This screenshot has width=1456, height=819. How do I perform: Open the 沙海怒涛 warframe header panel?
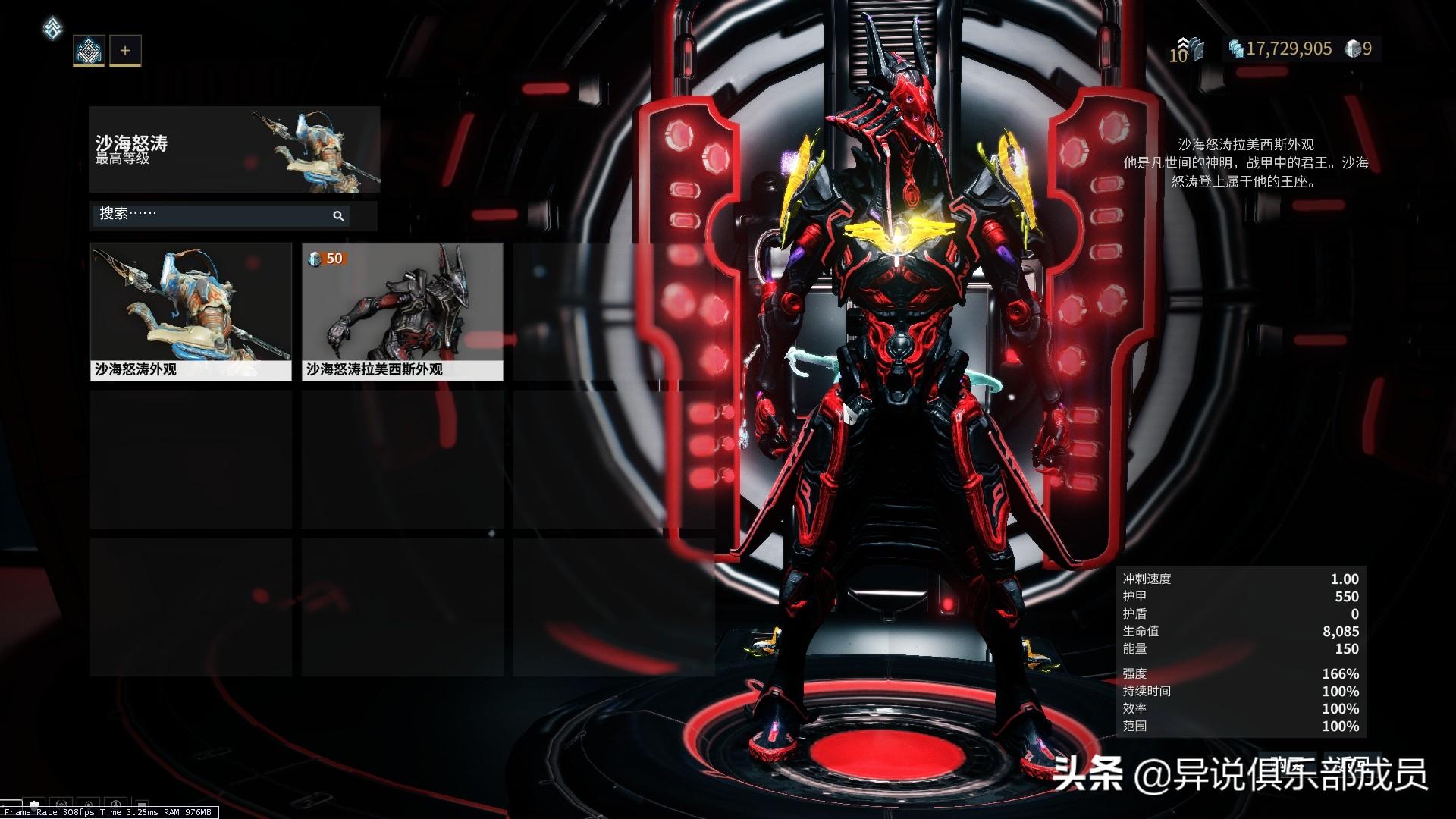(234, 149)
